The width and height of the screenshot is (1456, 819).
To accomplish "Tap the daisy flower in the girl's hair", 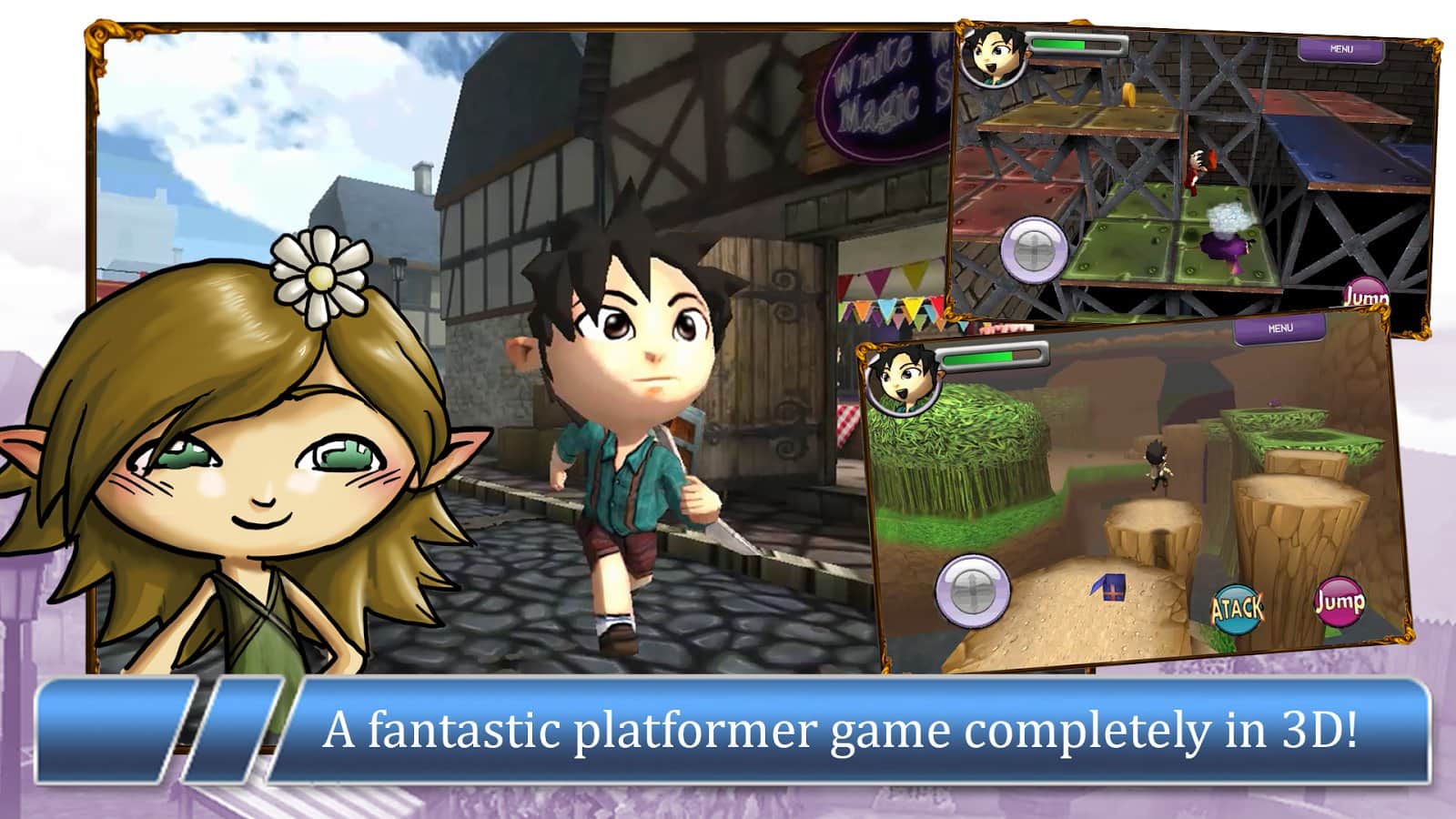I will click(320, 278).
